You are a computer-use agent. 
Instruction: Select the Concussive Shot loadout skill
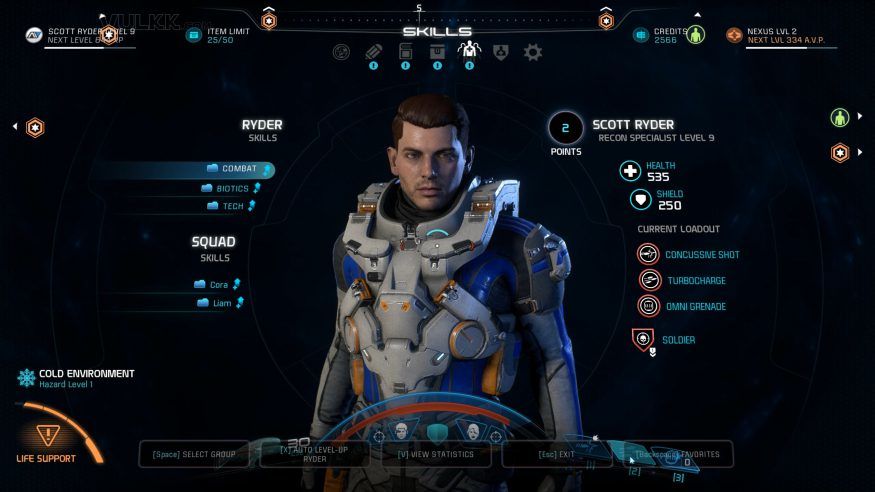point(701,254)
